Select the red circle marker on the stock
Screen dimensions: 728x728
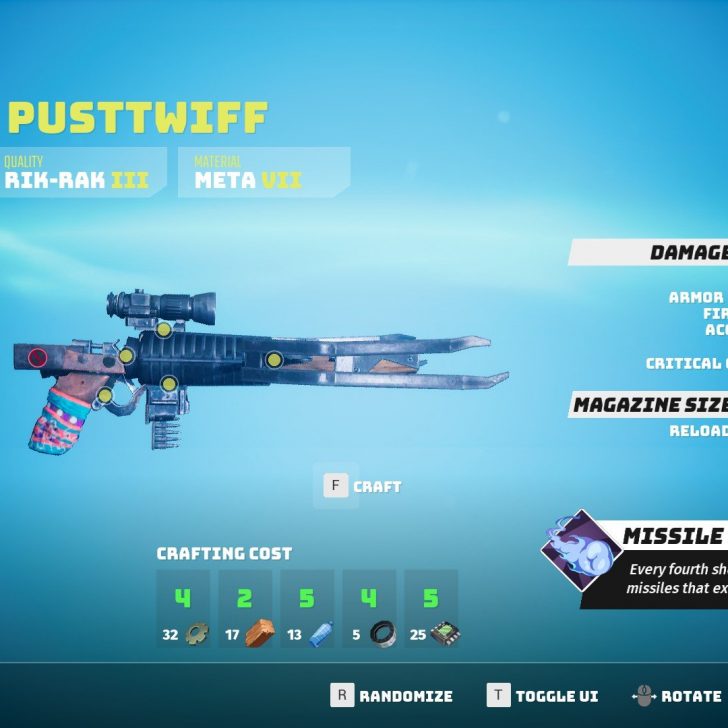[x=38, y=357]
